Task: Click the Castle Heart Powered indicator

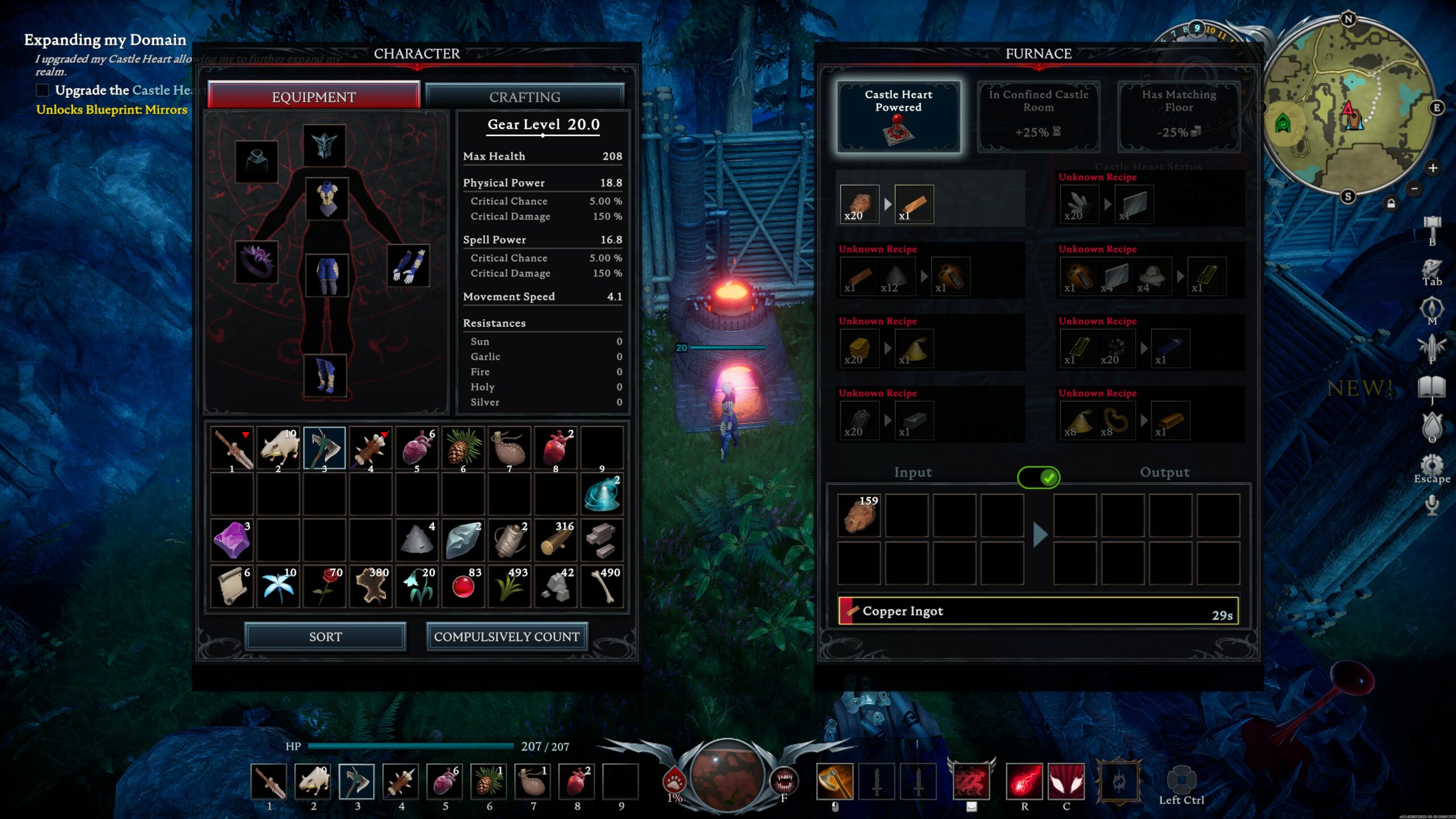Action: tap(897, 117)
